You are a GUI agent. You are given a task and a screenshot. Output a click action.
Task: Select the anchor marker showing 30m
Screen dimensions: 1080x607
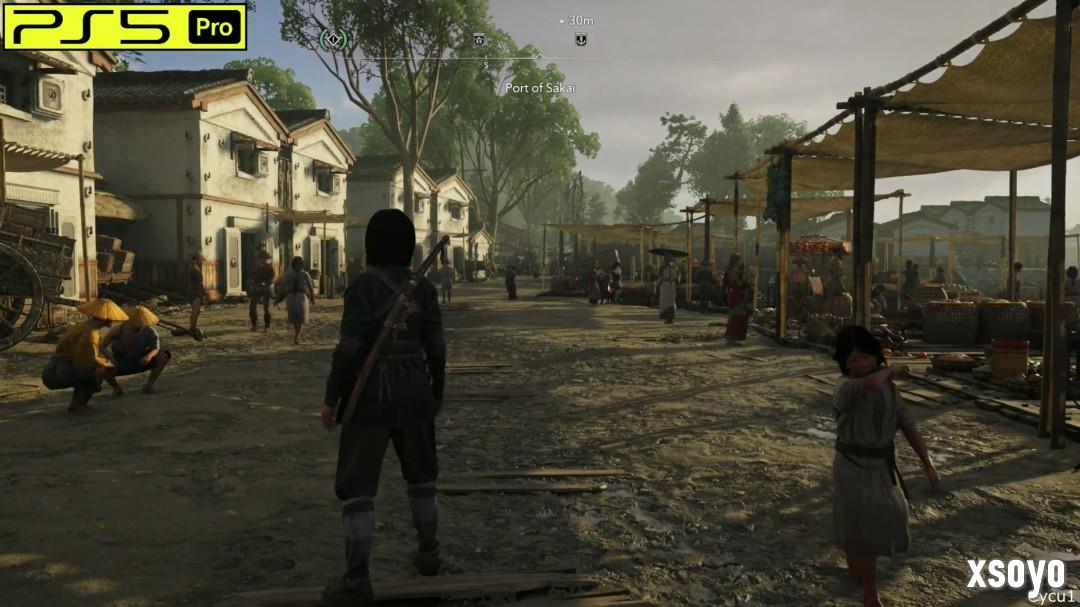tap(580, 39)
